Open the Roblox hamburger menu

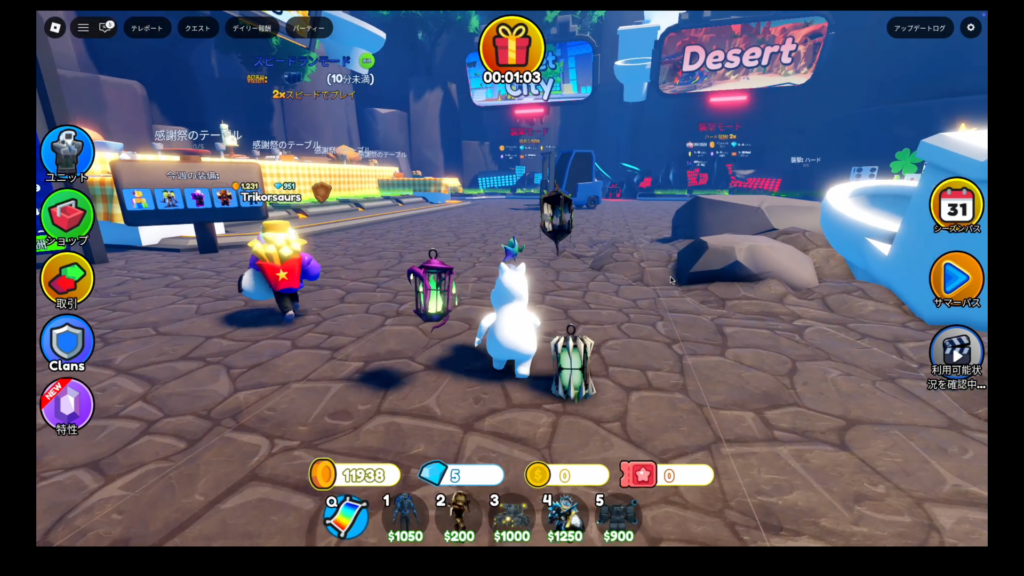pos(84,28)
